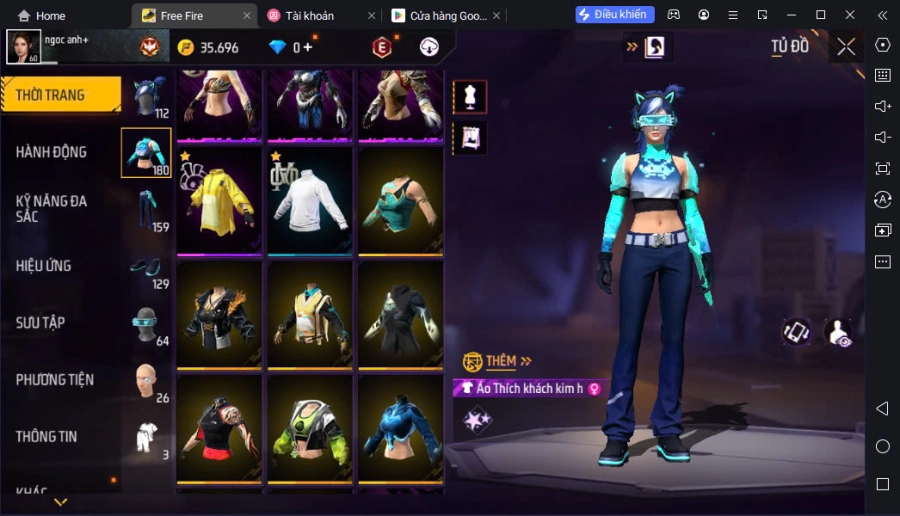Screen dimensions: 900x516
Task: Close the wardrobe with the X button
Action: (846, 46)
